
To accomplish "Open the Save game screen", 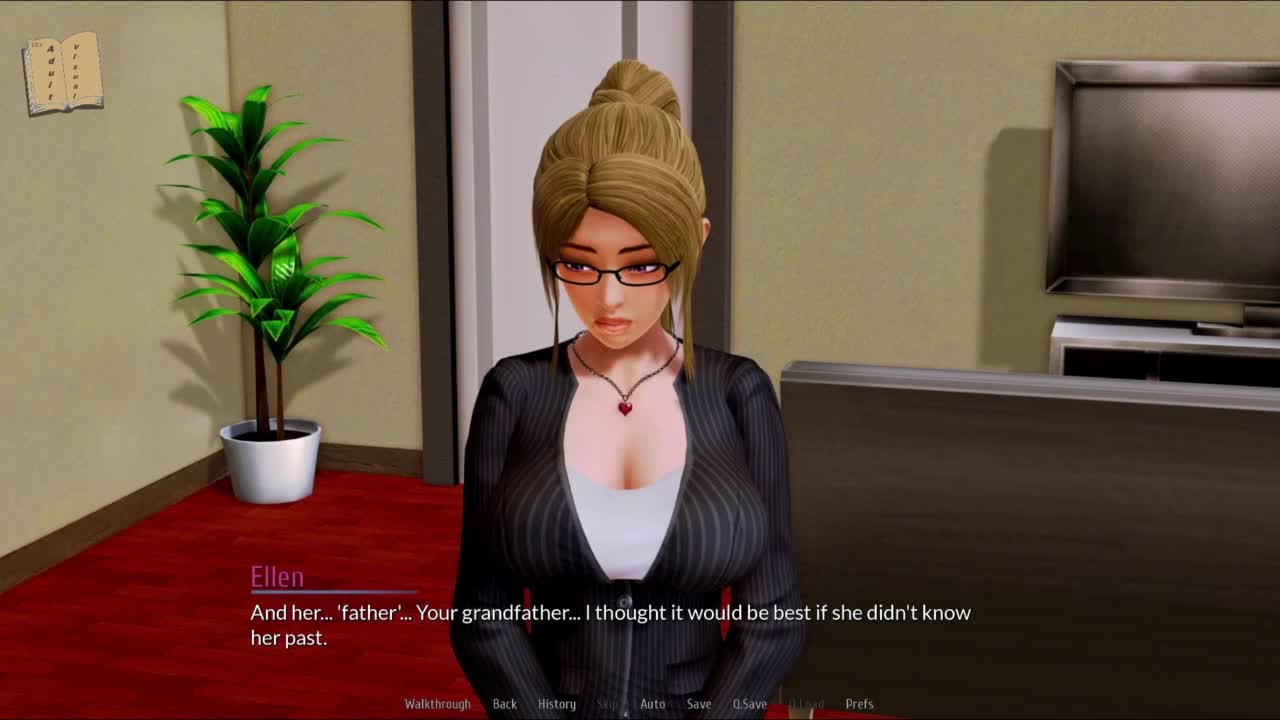I will pyautogui.click(x=699, y=704).
